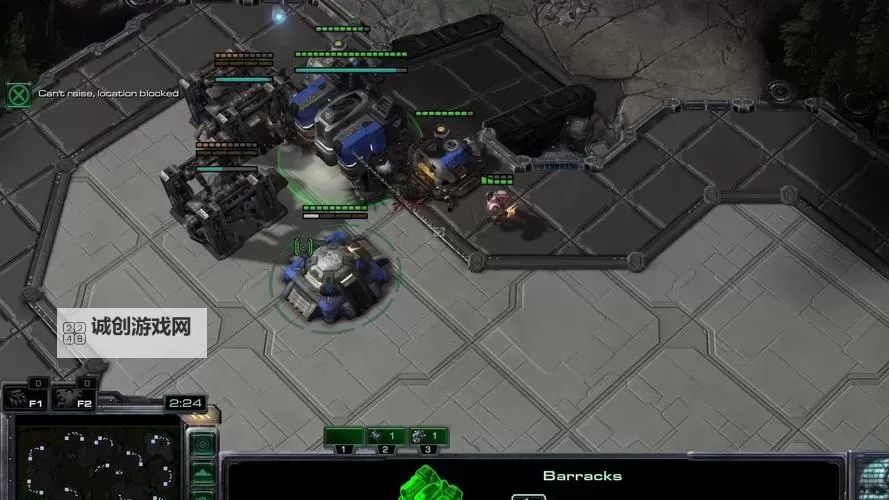This screenshot has height=500, width=889.
Task: Click the minimap ping button
Action: [x=203, y=443]
